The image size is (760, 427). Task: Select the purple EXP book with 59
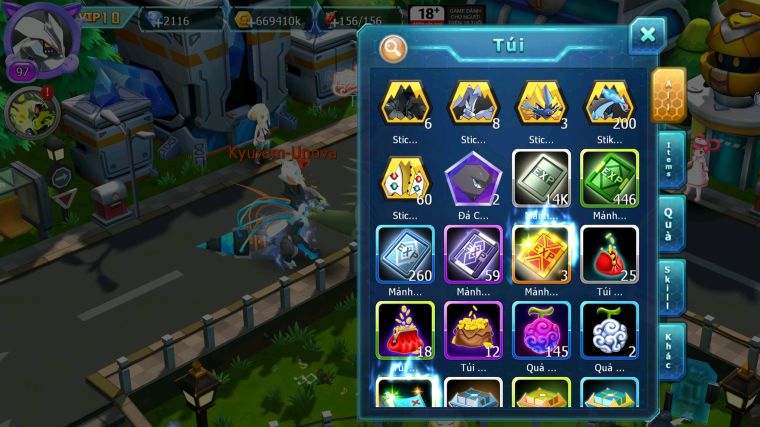pos(473,254)
